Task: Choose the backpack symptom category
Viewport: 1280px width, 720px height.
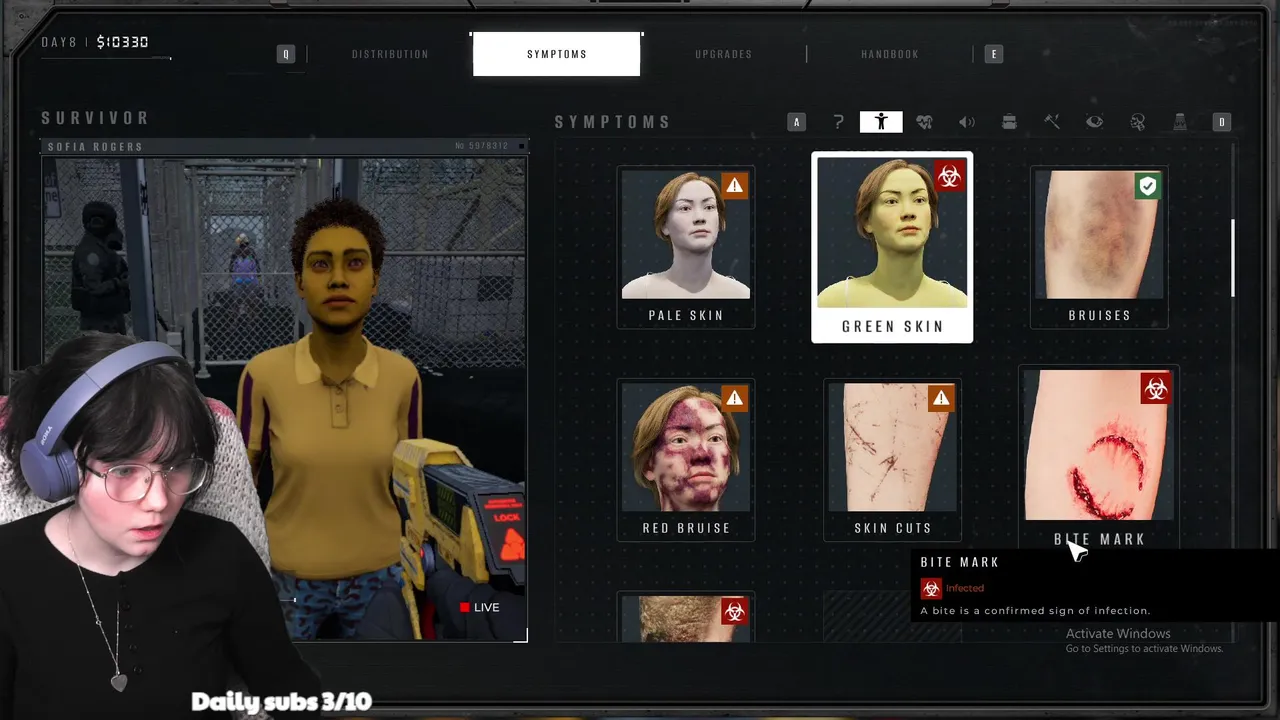Action: point(1009,122)
